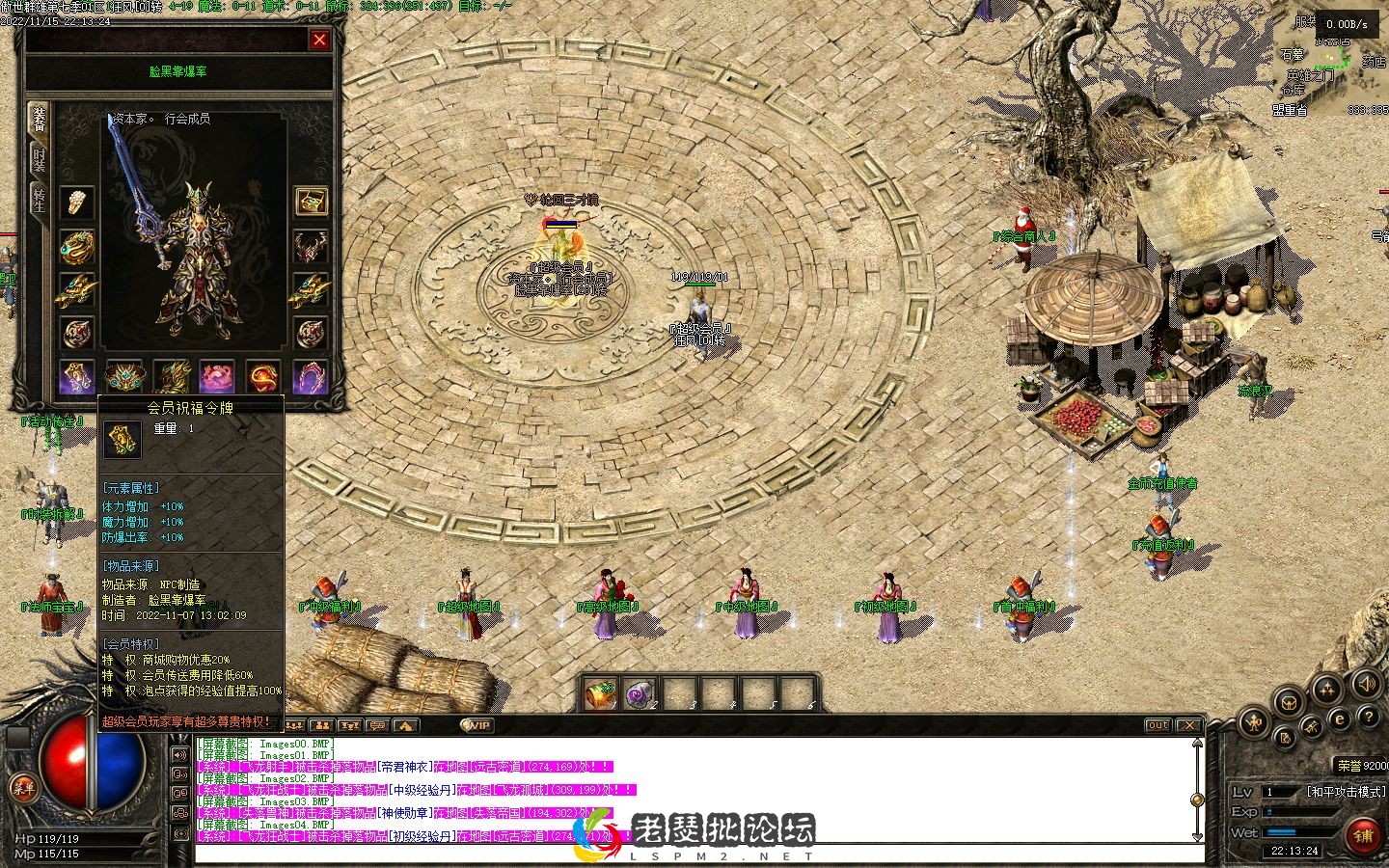Viewport: 1389px width, 868px height.
Task: Toggle sound with the speaker button
Action: pos(1366,685)
